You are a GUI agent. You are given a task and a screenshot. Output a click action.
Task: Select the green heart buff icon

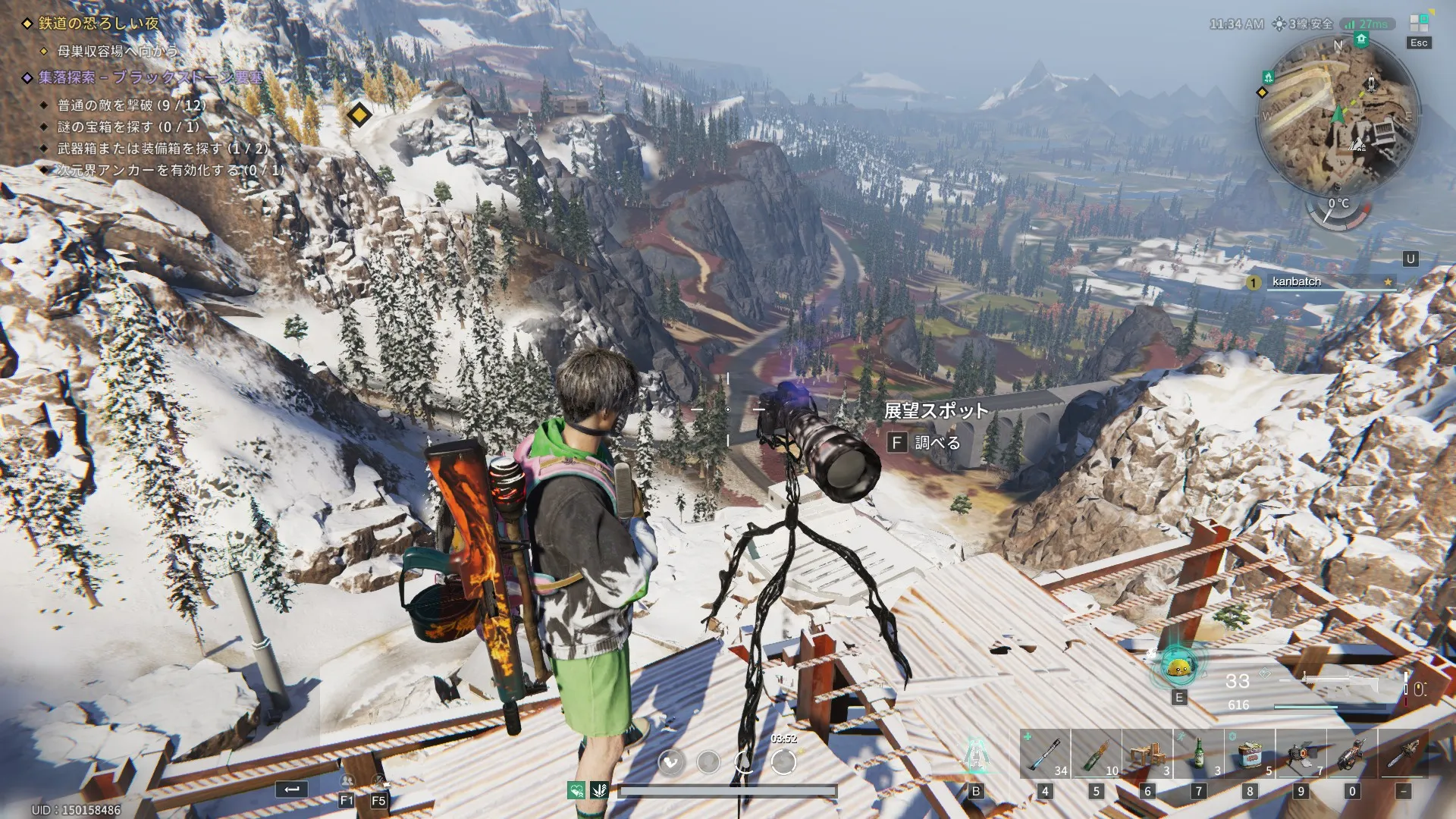[576, 791]
